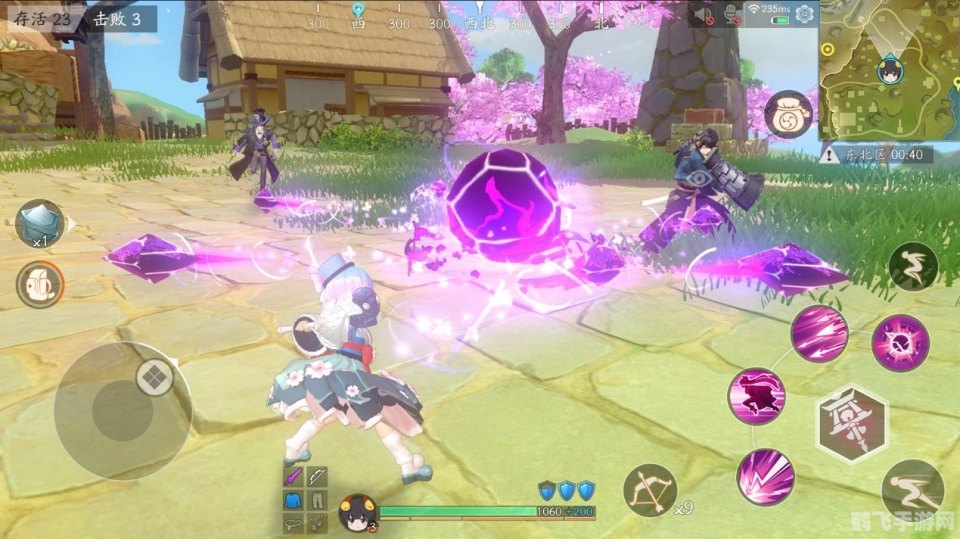Toggle the muted speaker icon
This screenshot has height=539, width=960.
[x=705, y=15]
